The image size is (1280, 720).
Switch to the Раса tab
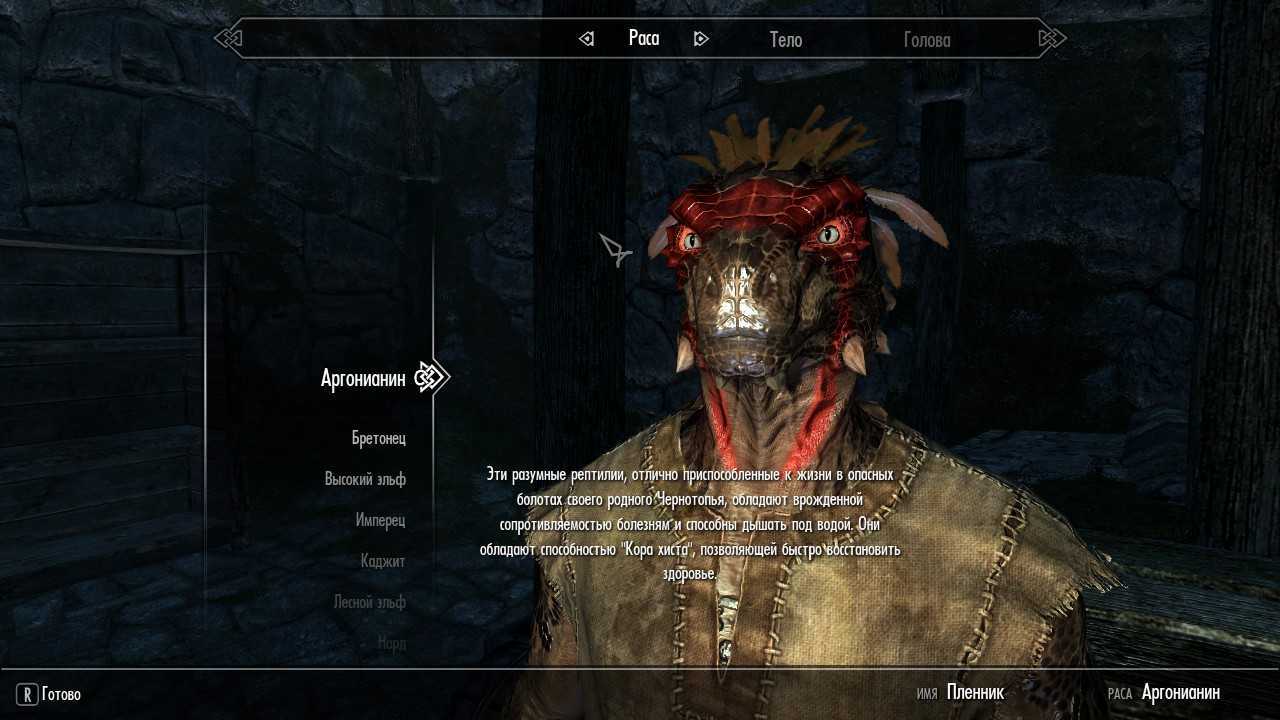tap(644, 38)
